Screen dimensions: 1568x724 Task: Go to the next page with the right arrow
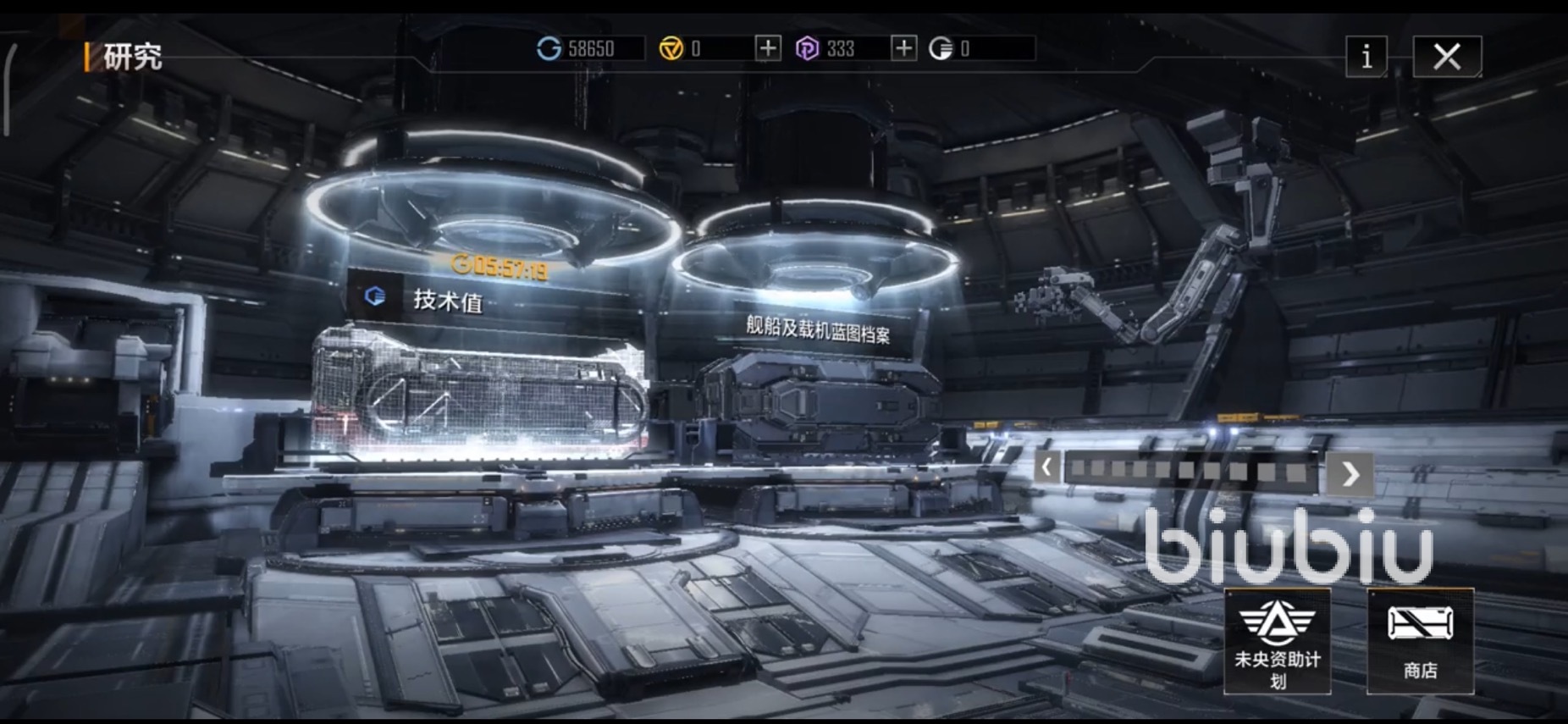point(1350,473)
